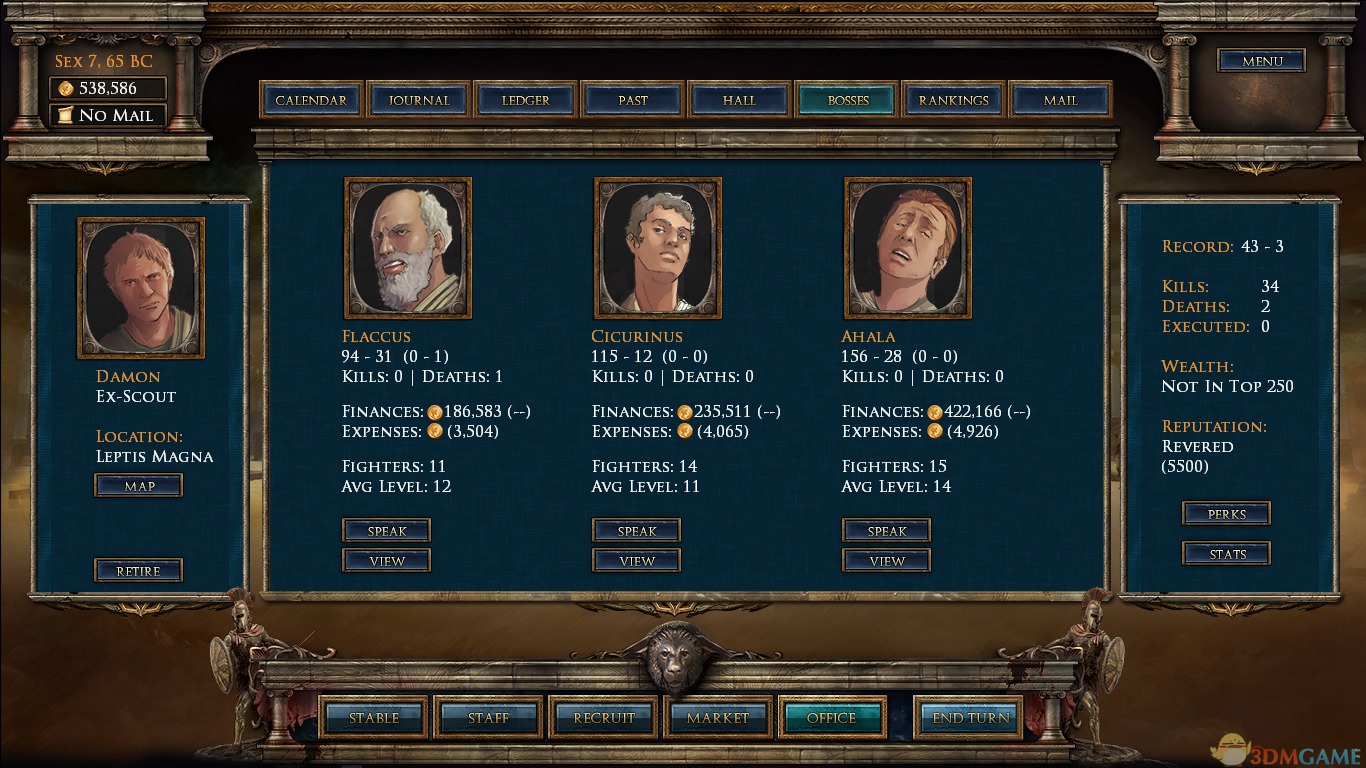Switch to the Journal tab

419,100
